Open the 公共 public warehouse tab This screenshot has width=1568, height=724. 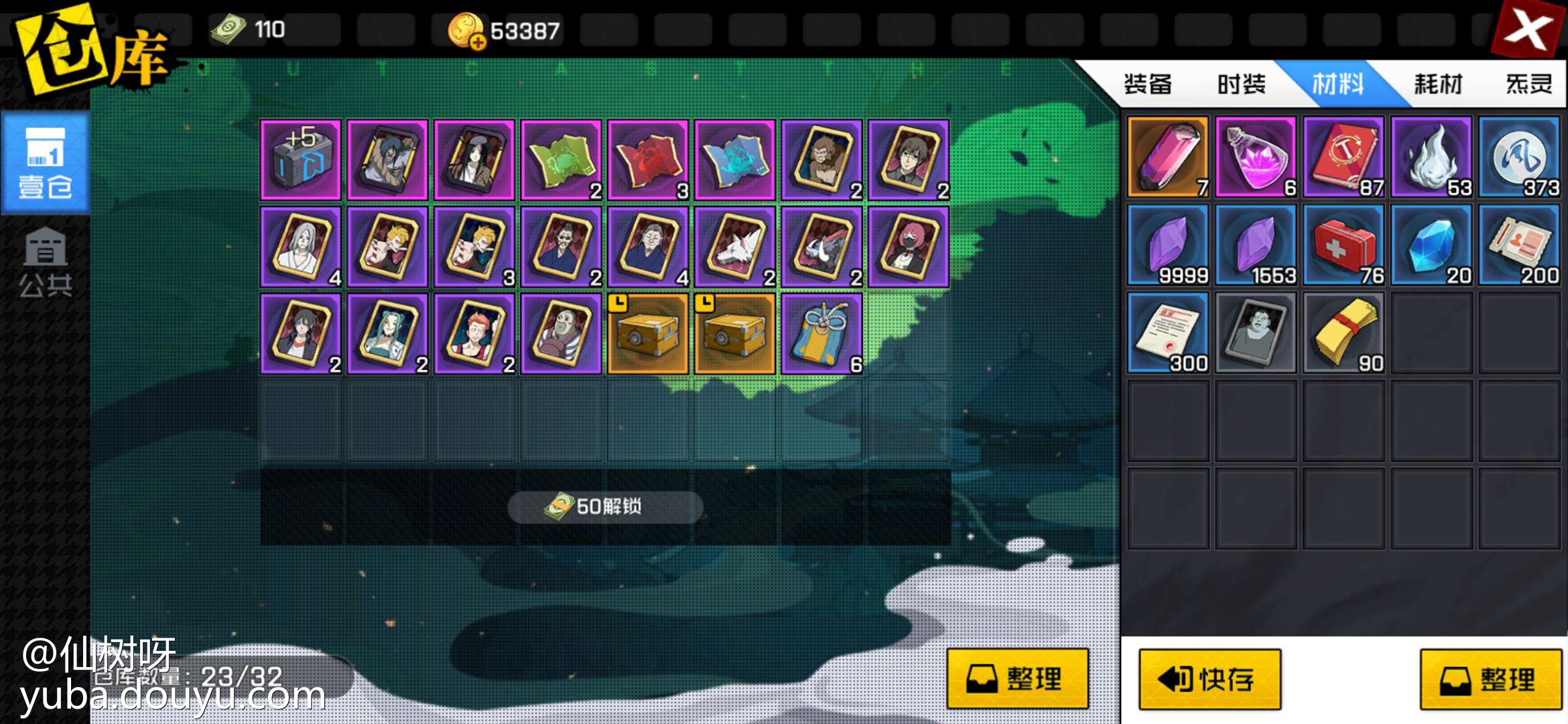point(45,263)
